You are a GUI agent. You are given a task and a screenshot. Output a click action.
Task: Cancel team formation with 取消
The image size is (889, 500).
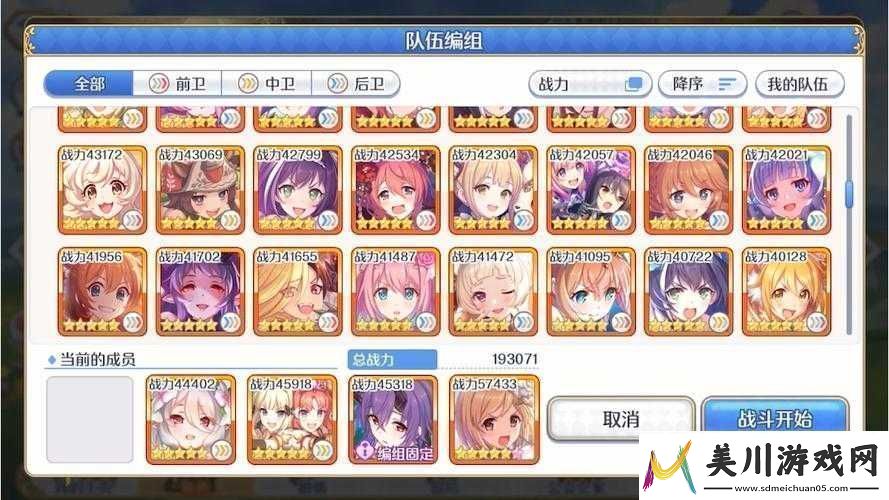[x=621, y=419]
